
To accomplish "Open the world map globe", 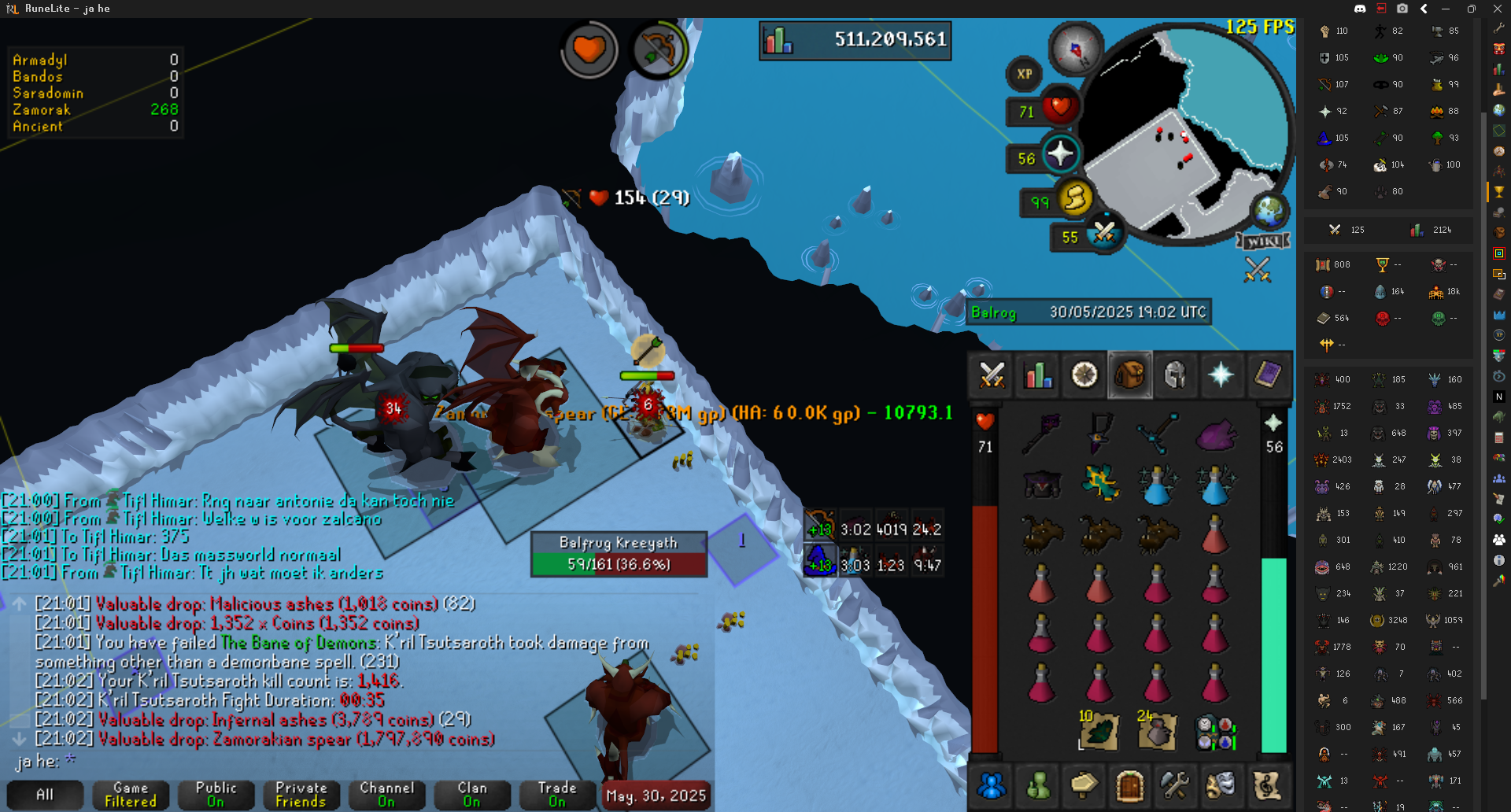I will click(1269, 210).
